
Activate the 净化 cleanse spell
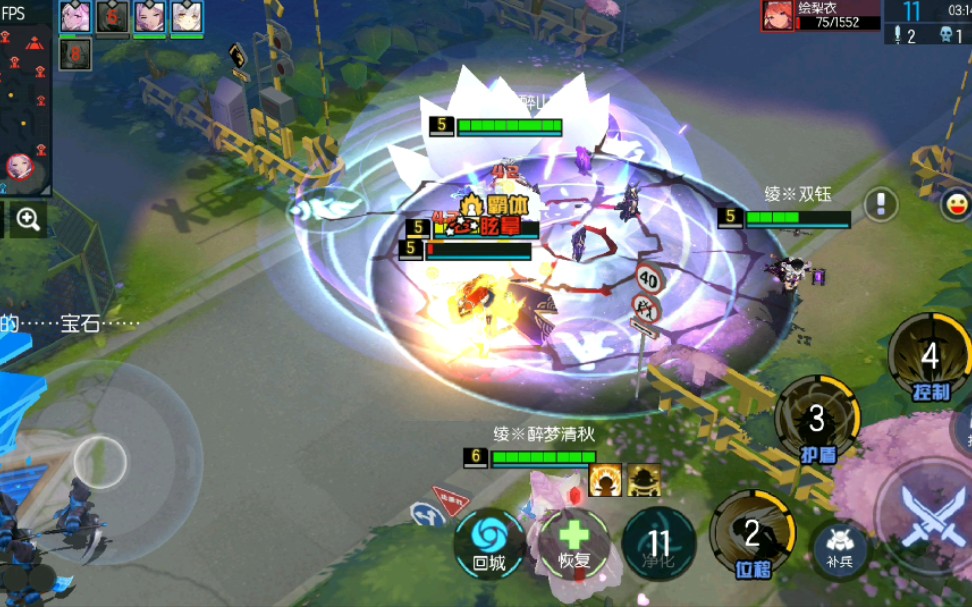[x=659, y=543]
